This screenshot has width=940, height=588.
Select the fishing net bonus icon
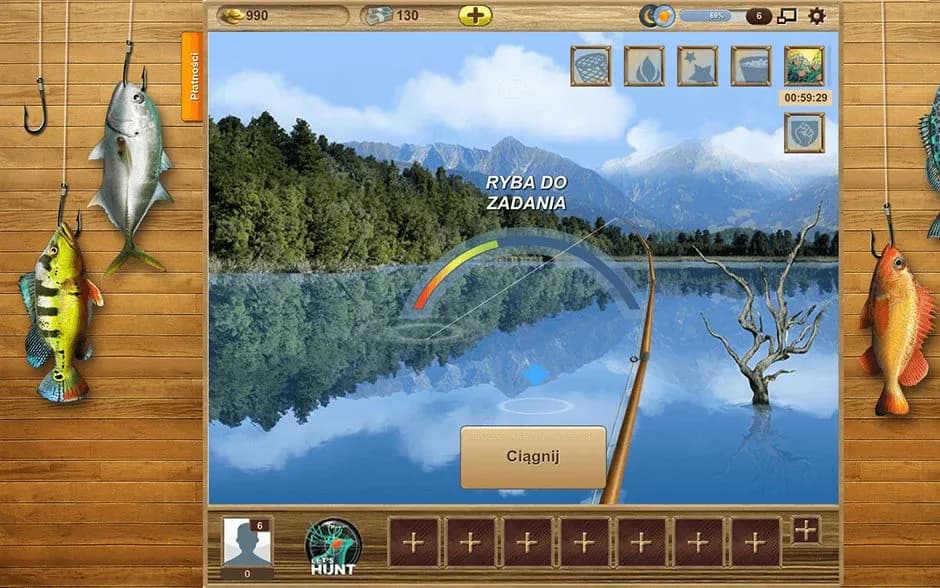[591, 66]
